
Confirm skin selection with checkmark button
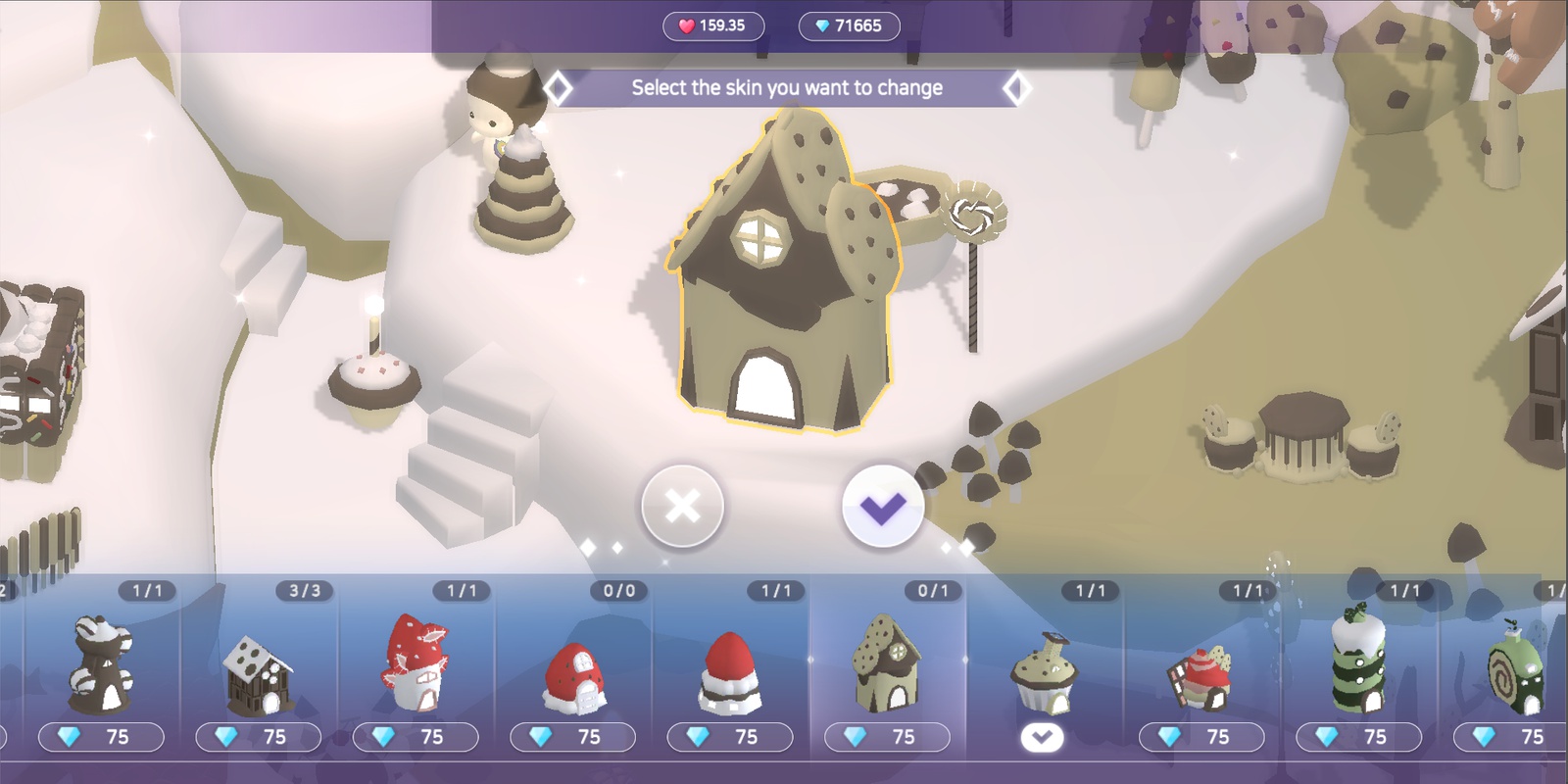[x=883, y=507]
